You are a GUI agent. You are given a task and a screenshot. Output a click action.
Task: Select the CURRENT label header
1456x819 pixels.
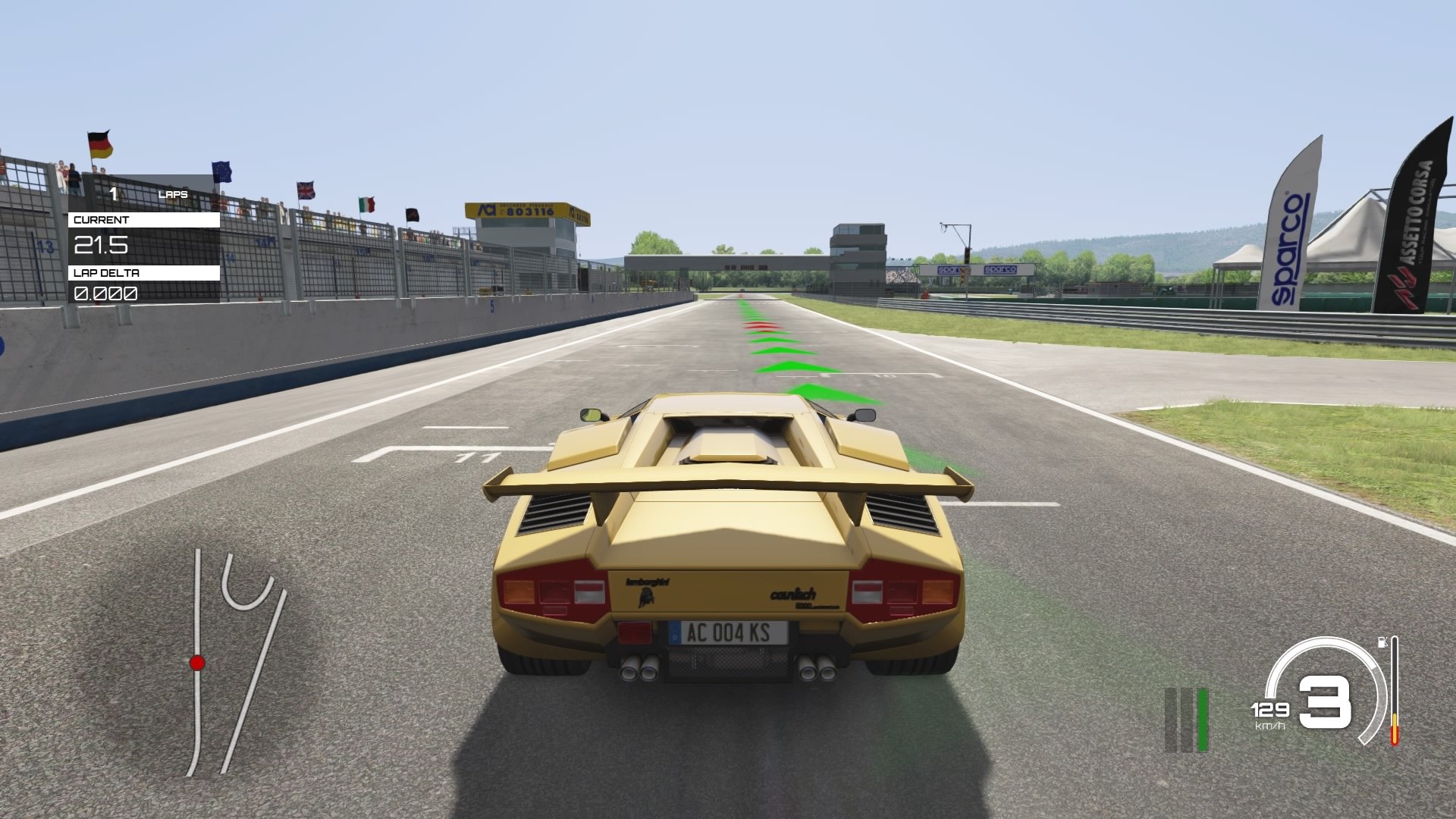[101, 219]
